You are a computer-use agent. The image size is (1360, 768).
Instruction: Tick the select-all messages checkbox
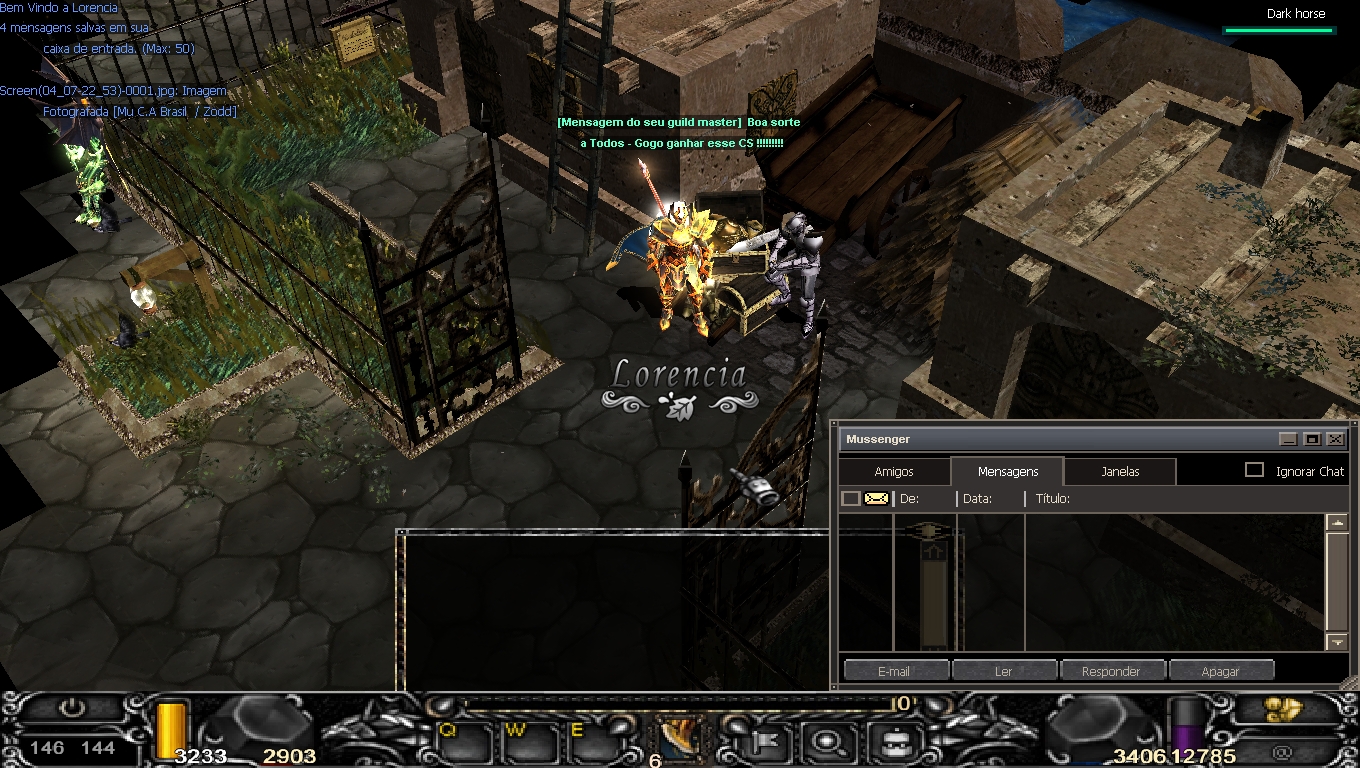pyautogui.click(x=850, y=498)
